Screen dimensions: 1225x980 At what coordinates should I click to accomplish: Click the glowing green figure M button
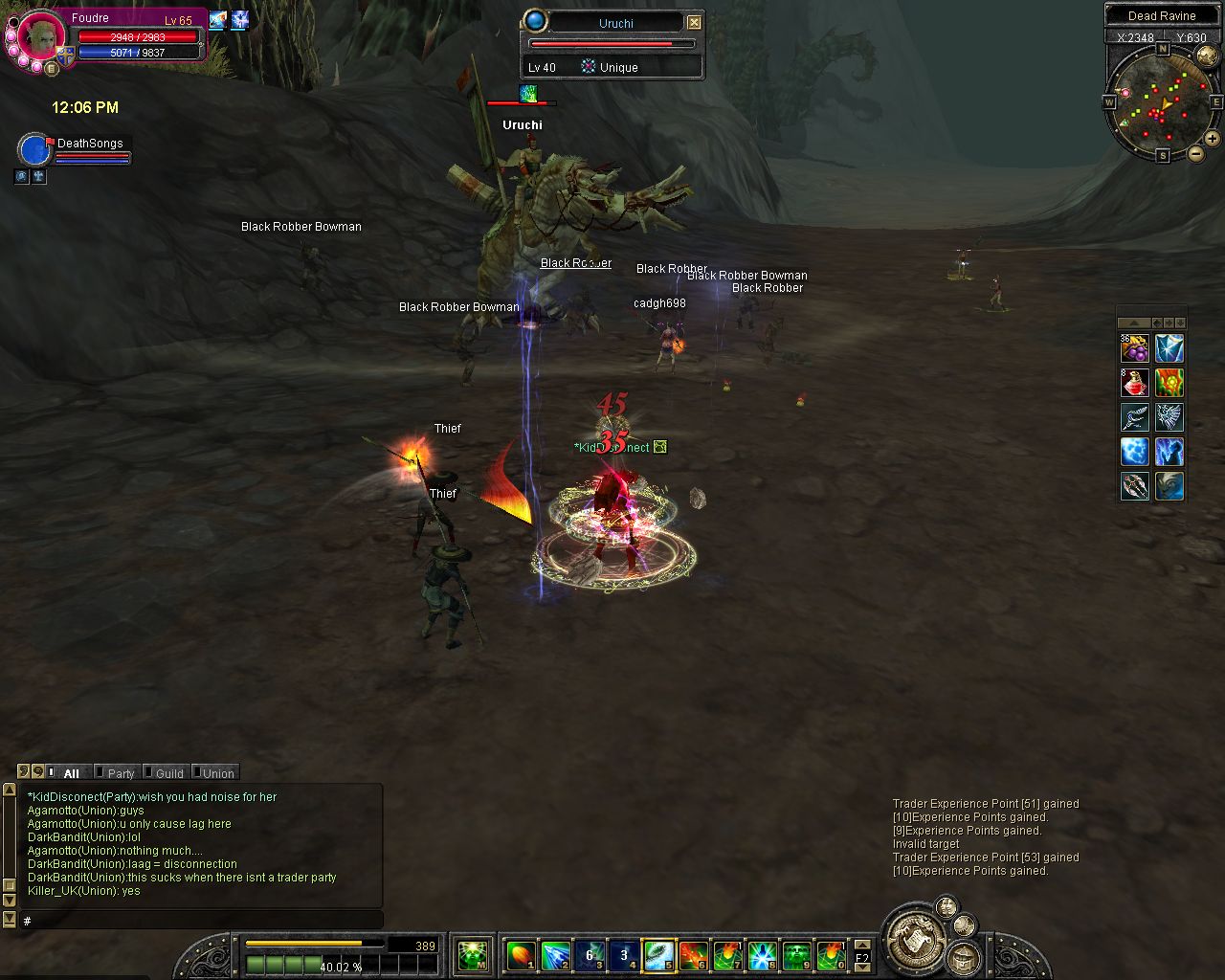473,954
